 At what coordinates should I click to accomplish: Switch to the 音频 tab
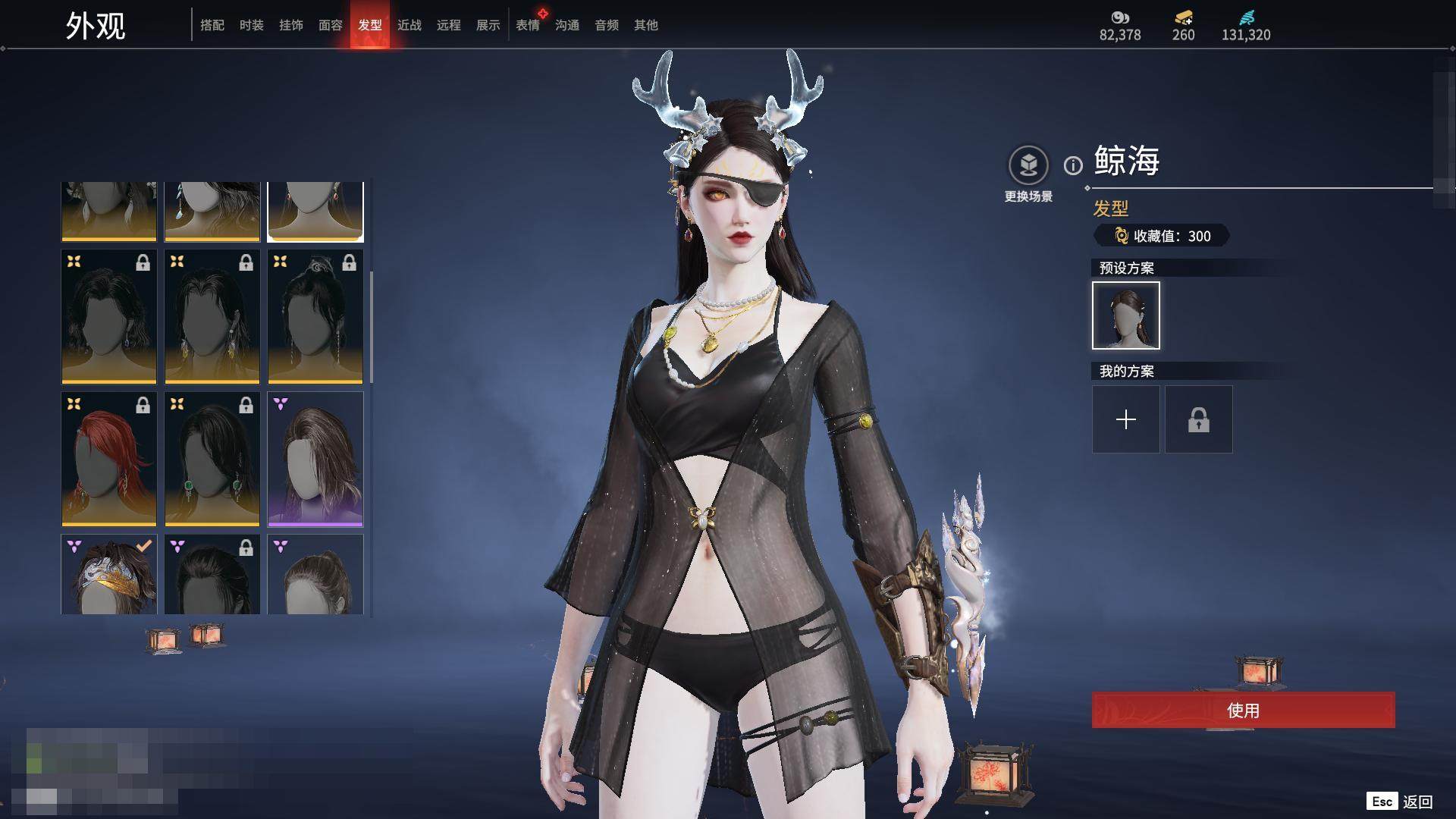point(607,25)
